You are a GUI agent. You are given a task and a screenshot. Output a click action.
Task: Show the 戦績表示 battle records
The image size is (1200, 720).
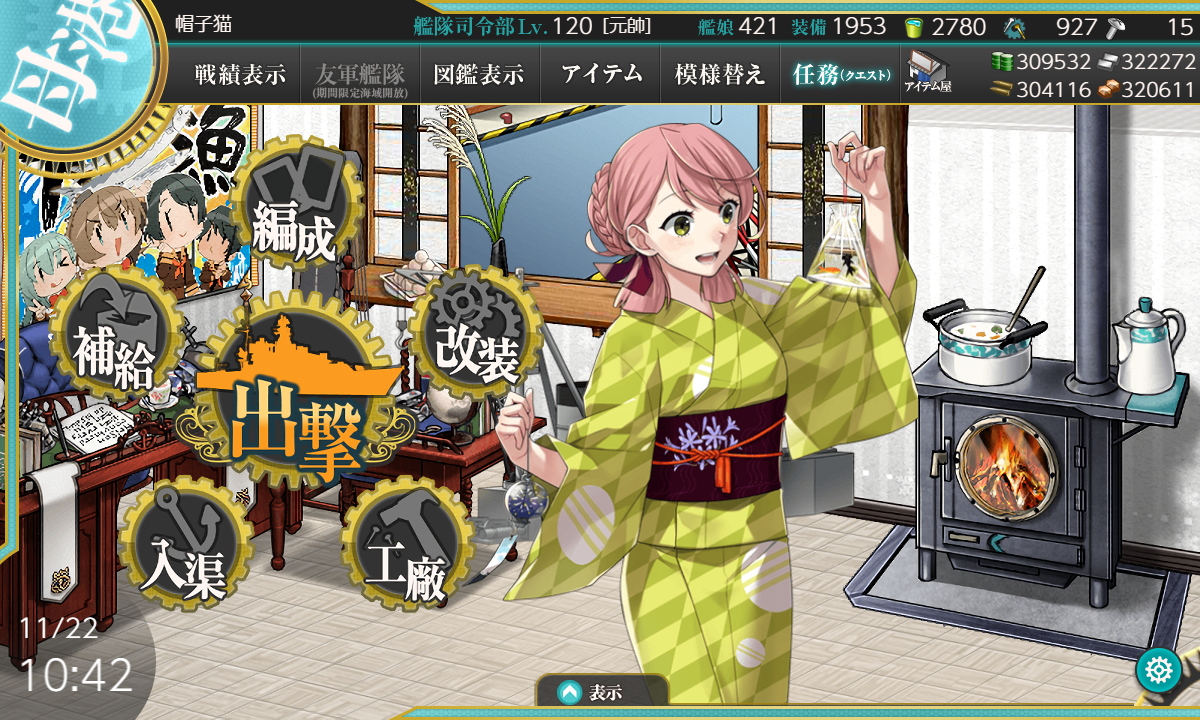(240, 74)
